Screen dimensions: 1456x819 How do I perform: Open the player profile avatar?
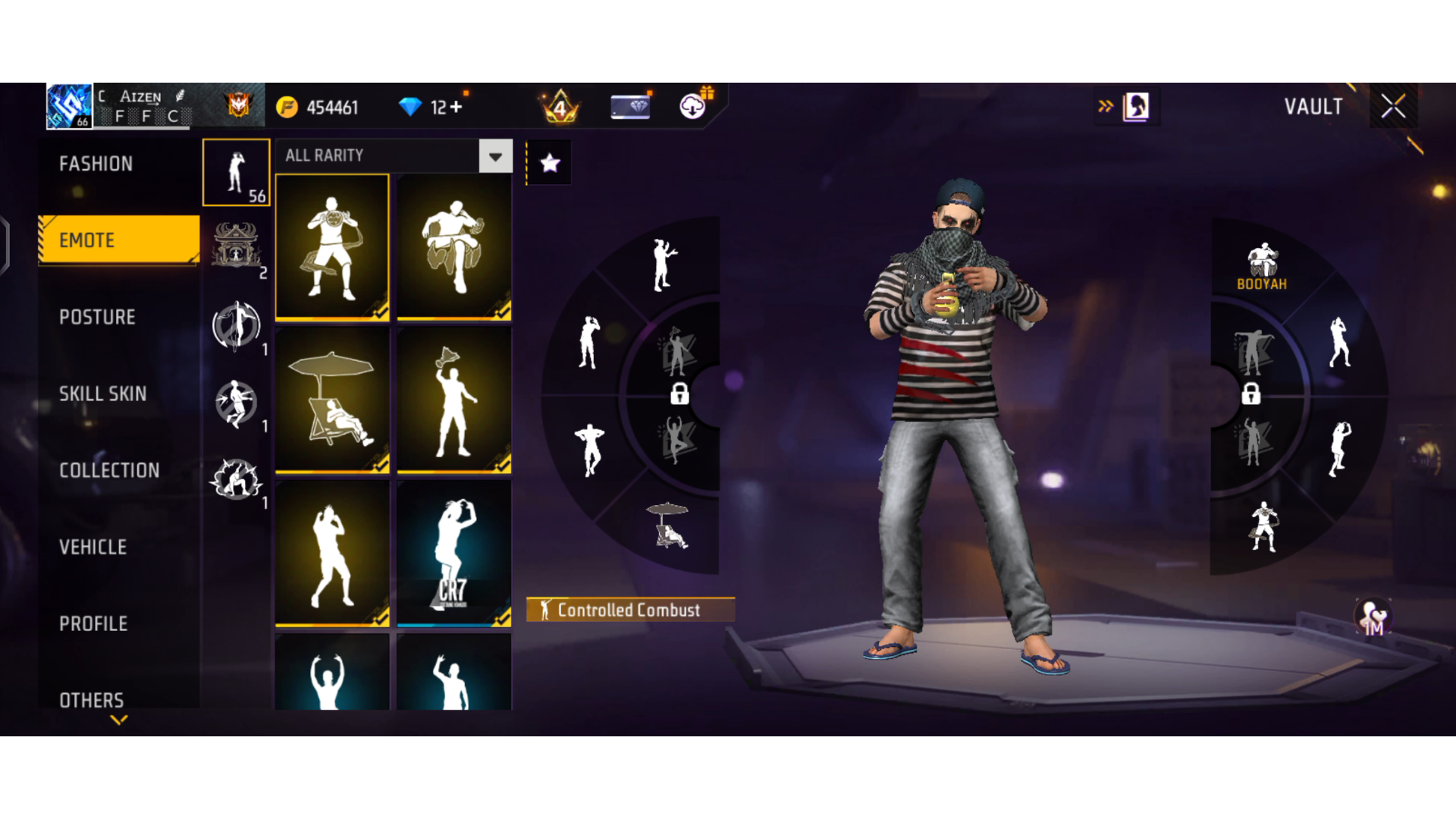pyautogui.click(x=69, y=105)
